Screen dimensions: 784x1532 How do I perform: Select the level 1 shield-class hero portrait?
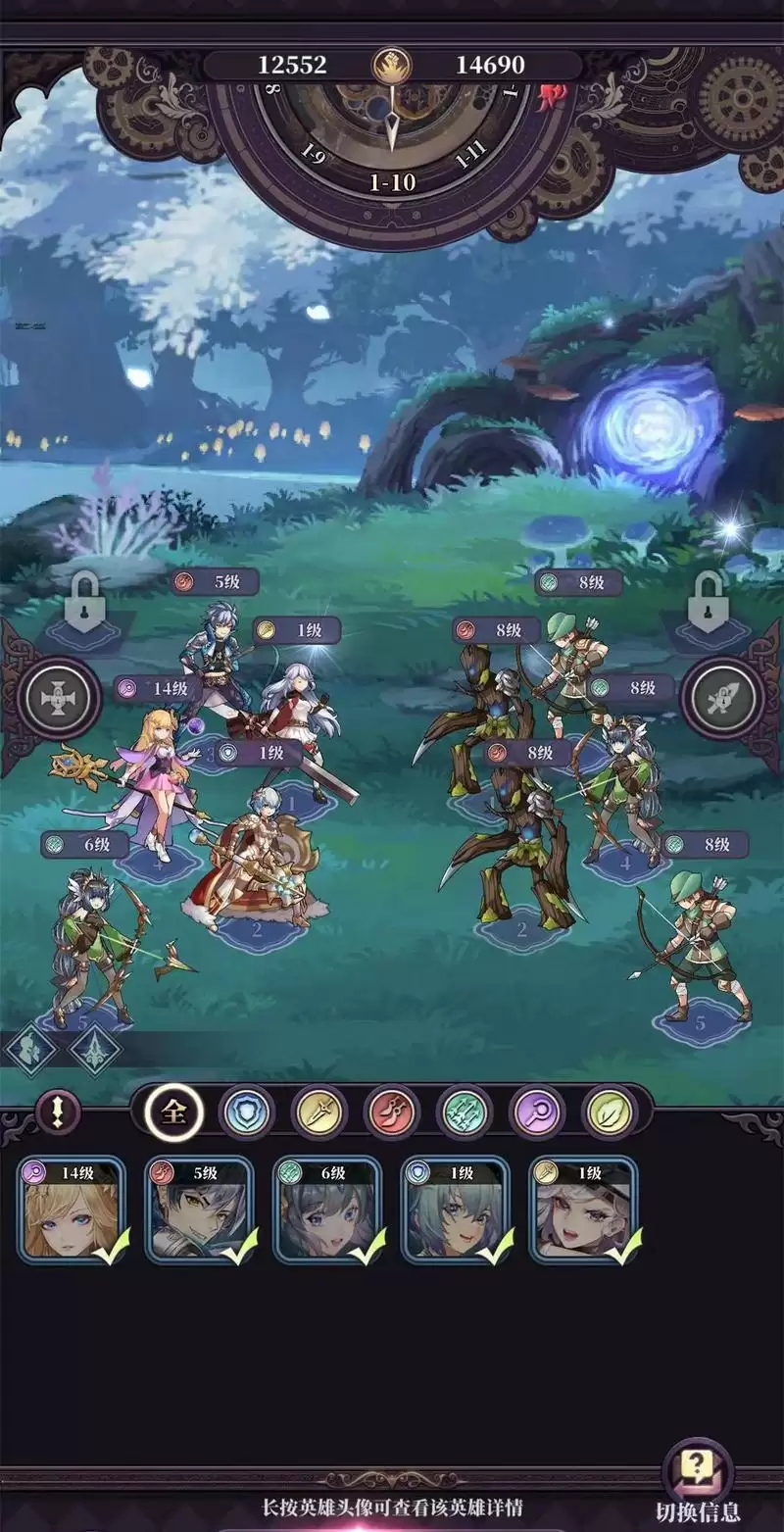[x=456, y=1210]
